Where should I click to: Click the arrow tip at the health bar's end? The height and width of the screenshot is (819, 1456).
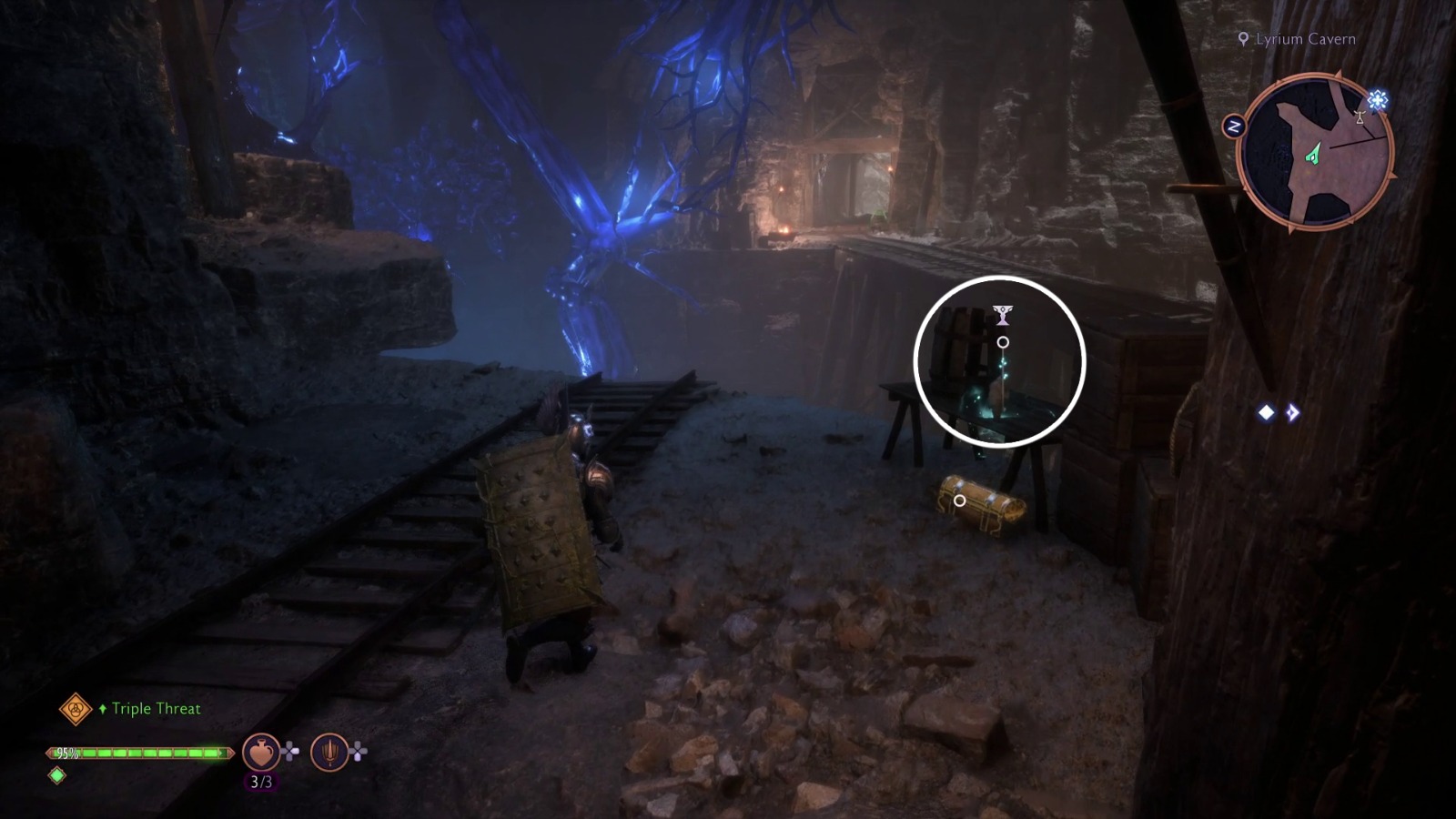pyautogui.click(x=230, y=753)
